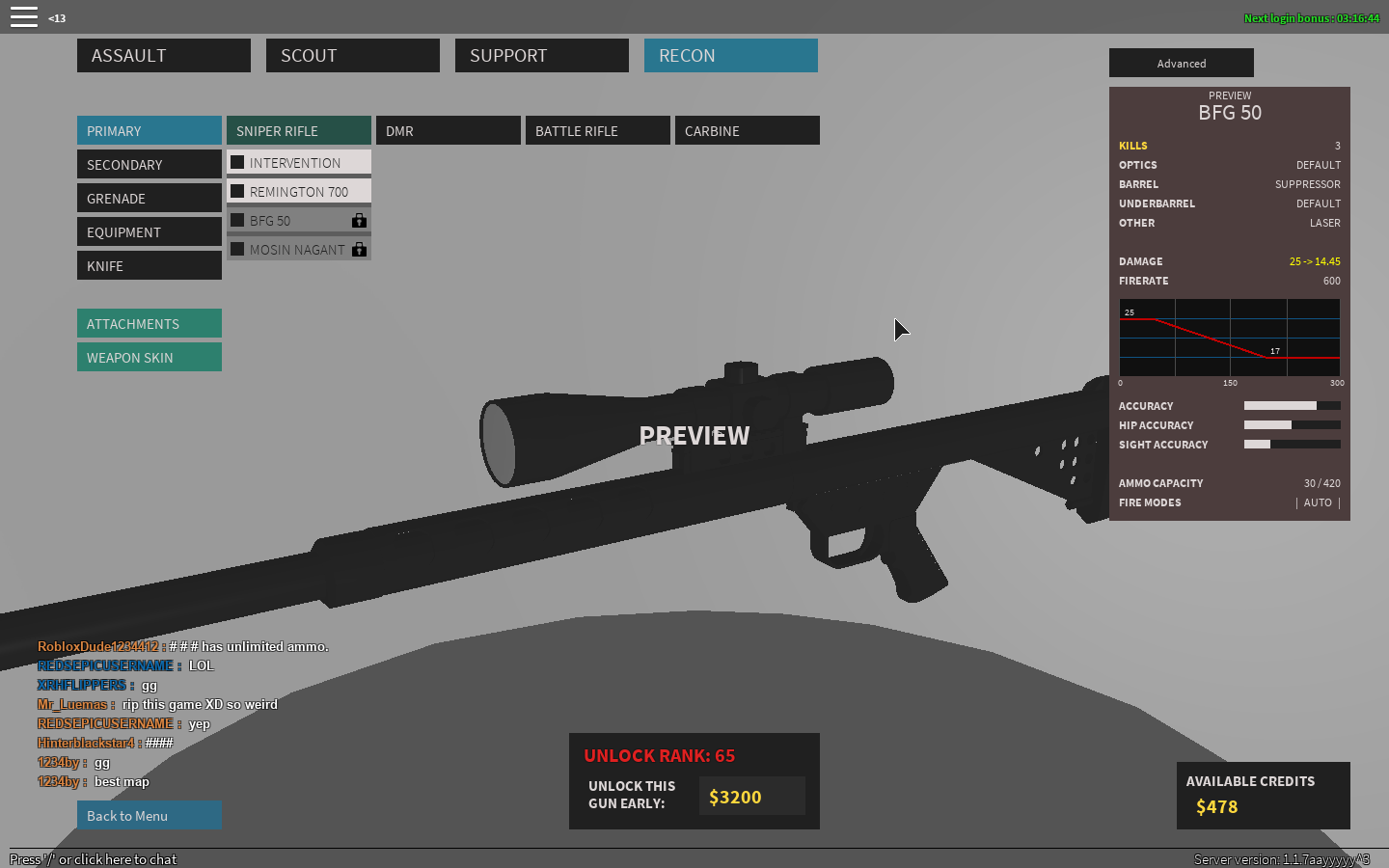Click the chat bar to start typing
The image size is (1389, 868).
[94, 859]
